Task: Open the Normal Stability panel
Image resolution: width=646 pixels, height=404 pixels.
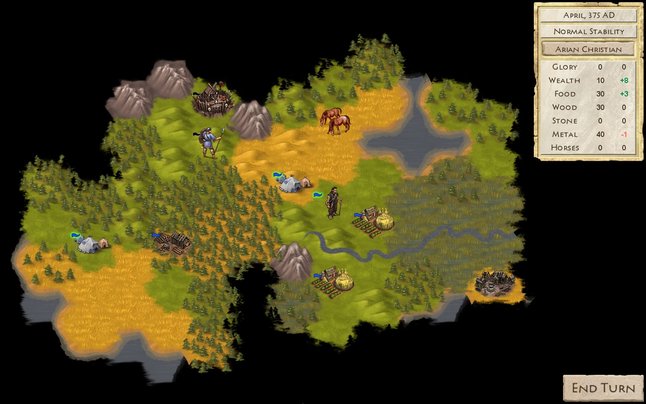Action: (x=587, y=31)
